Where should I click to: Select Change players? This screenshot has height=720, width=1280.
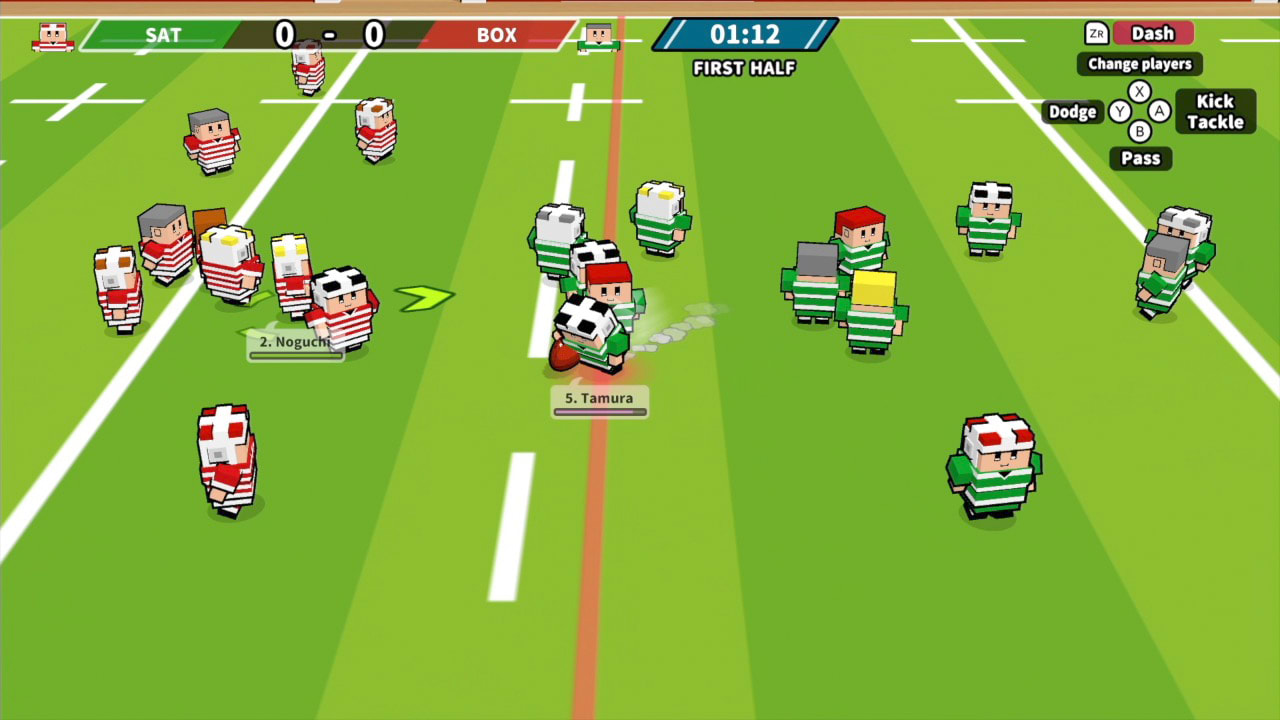(1139, 64)
